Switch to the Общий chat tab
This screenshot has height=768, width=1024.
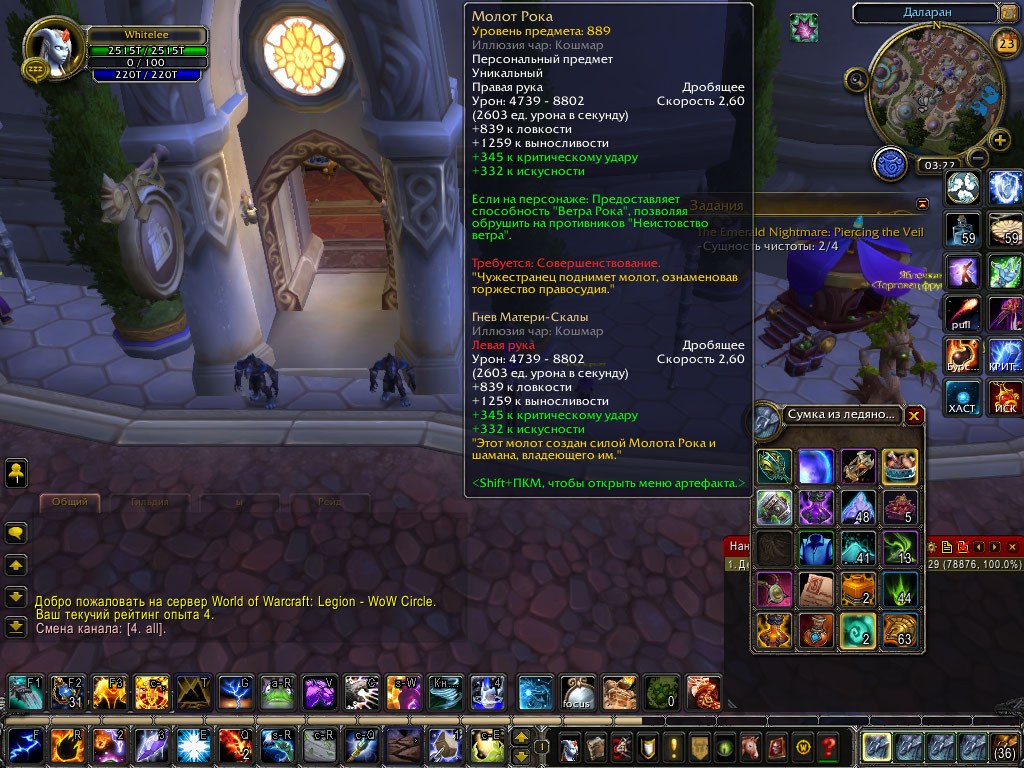[x=70, y=502]
